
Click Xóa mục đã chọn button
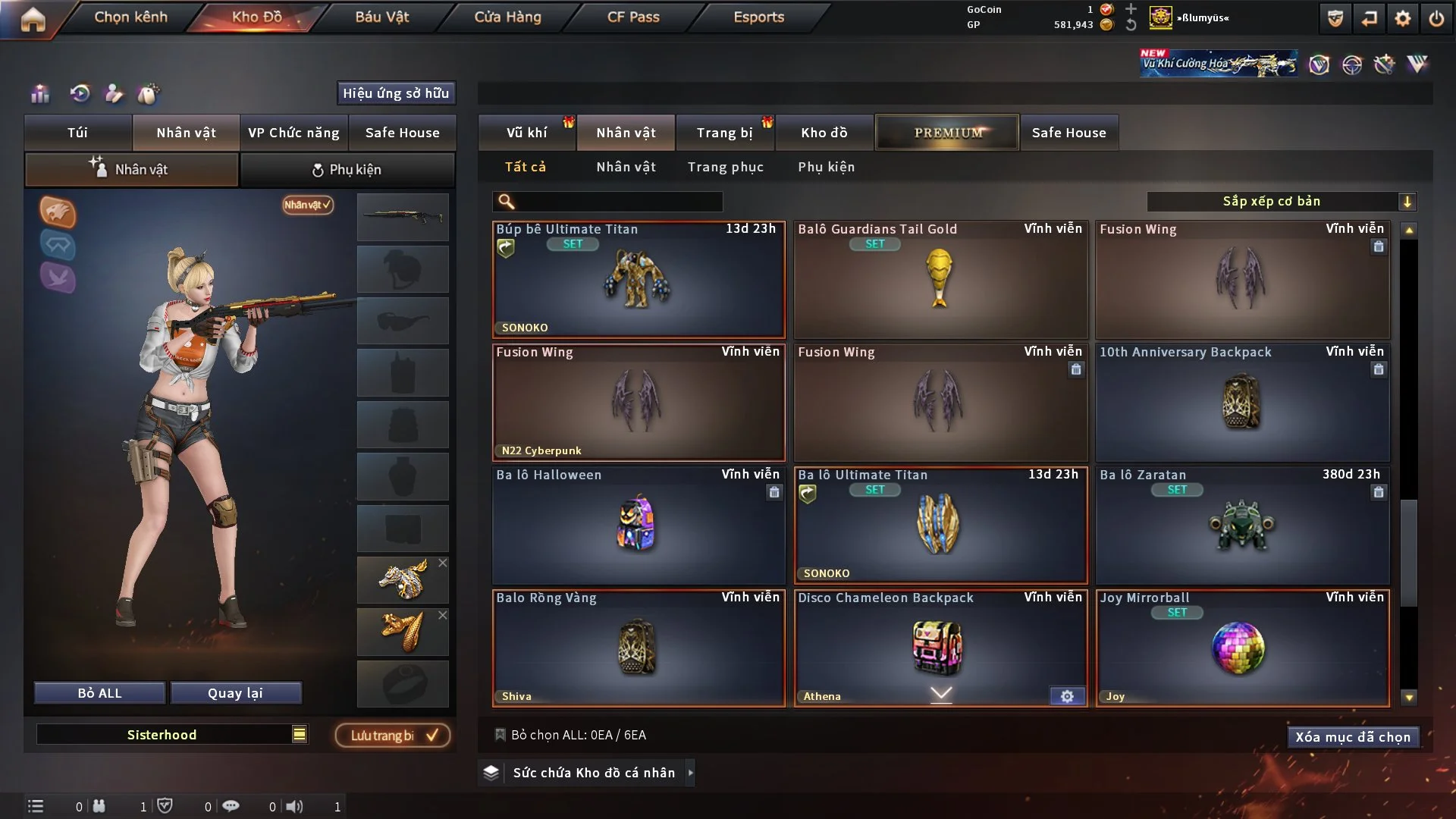click(1352, 737)
